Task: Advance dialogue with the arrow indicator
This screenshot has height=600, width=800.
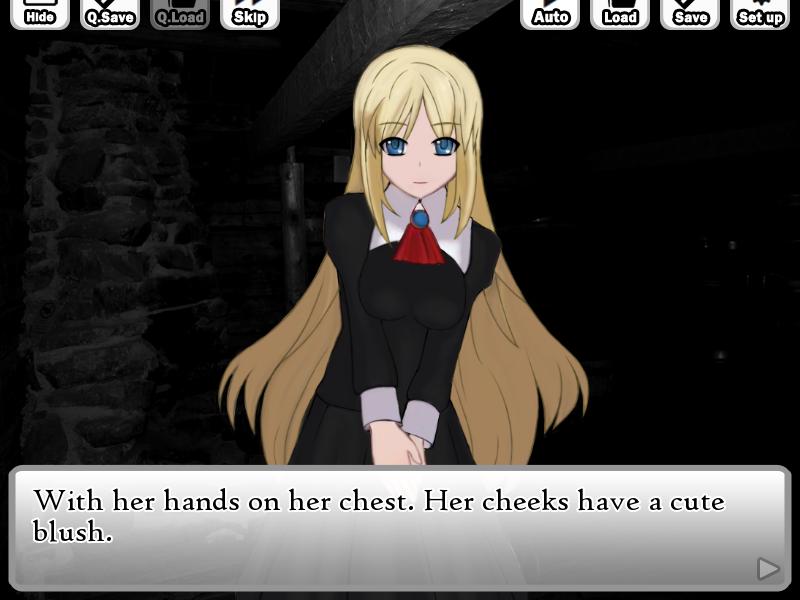Action: (x=768, y=569)
